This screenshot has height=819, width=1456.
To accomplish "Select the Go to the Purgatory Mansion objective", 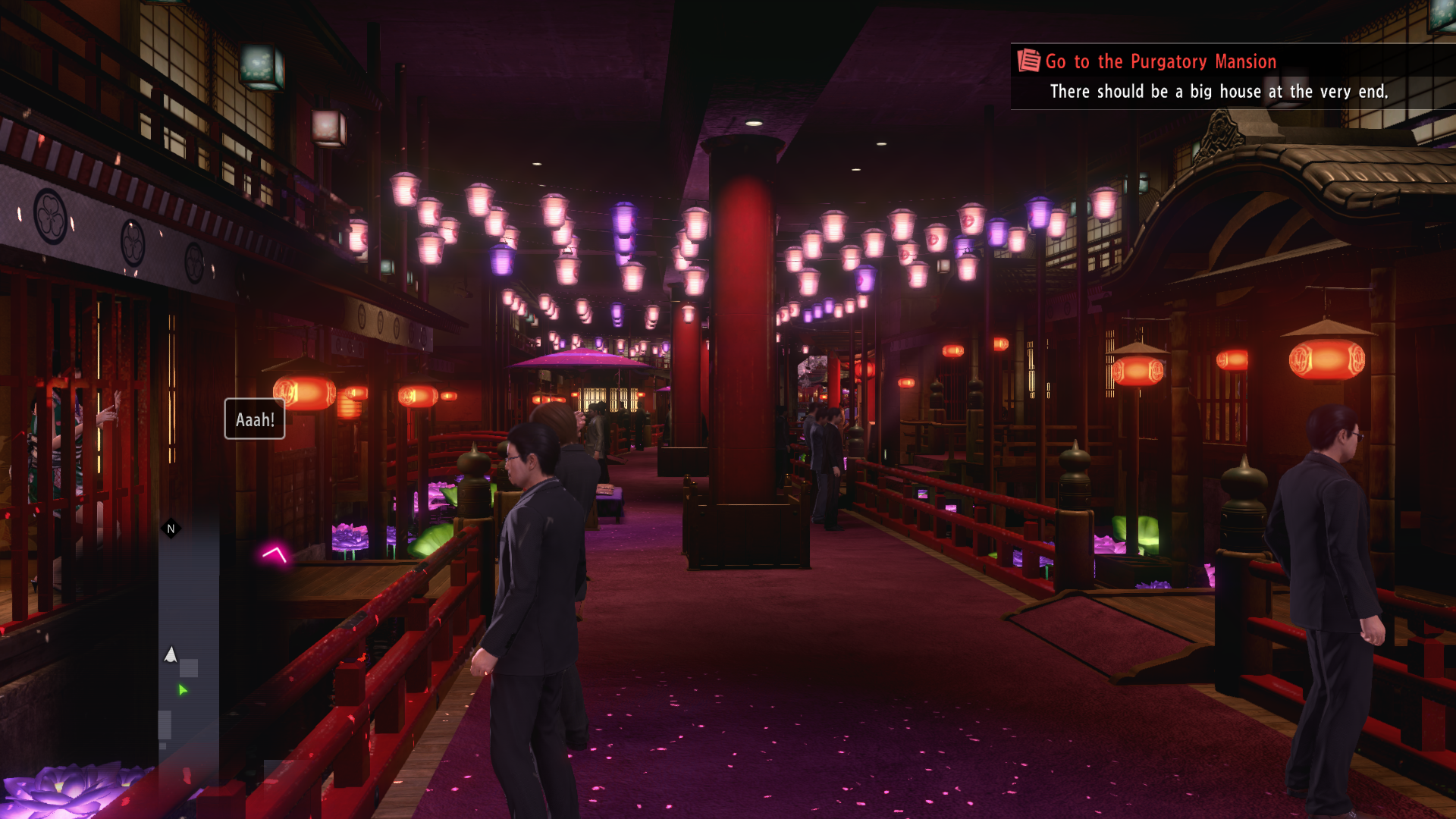I will coord(1160,61).
